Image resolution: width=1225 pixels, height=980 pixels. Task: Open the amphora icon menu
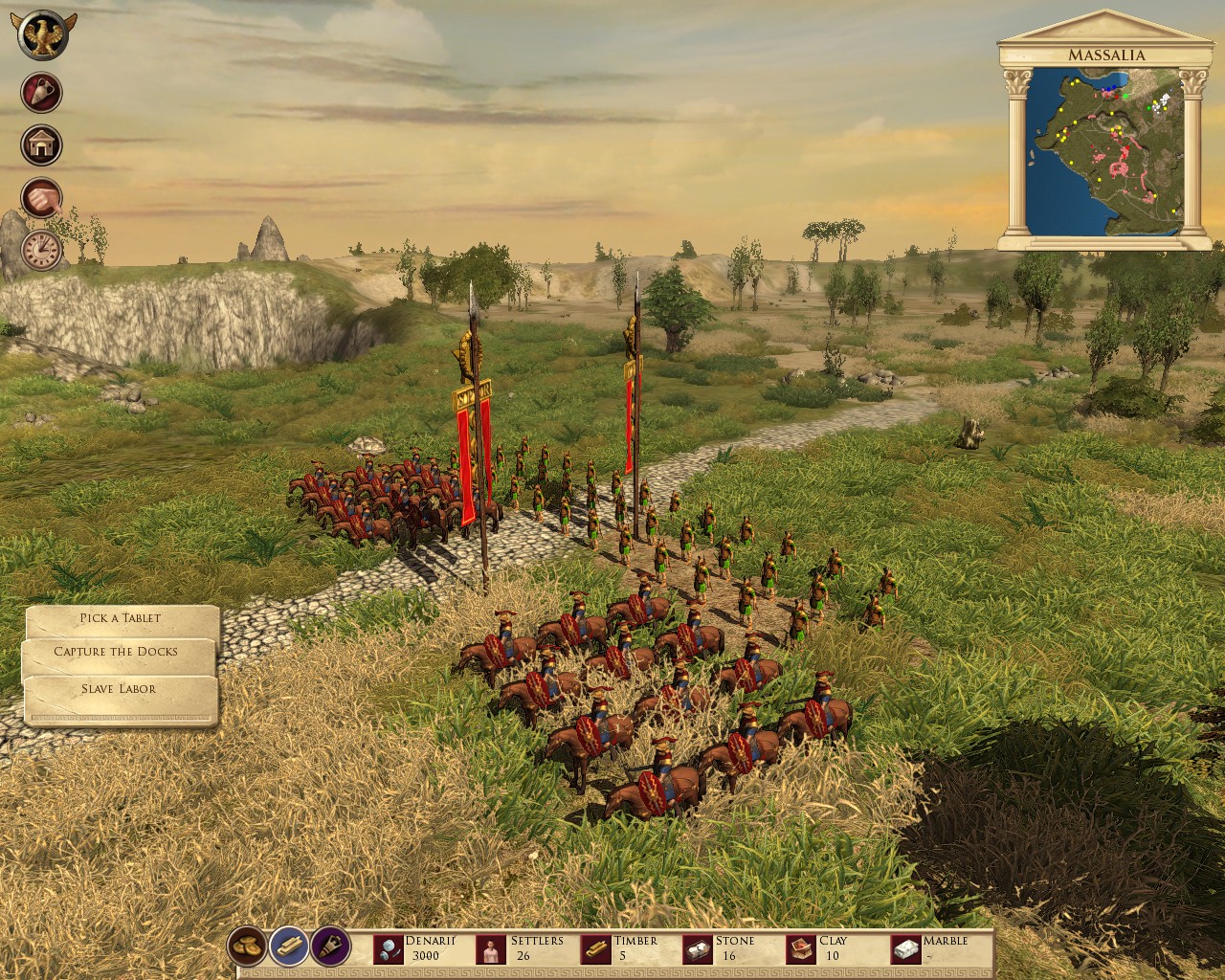pos(42,94)
